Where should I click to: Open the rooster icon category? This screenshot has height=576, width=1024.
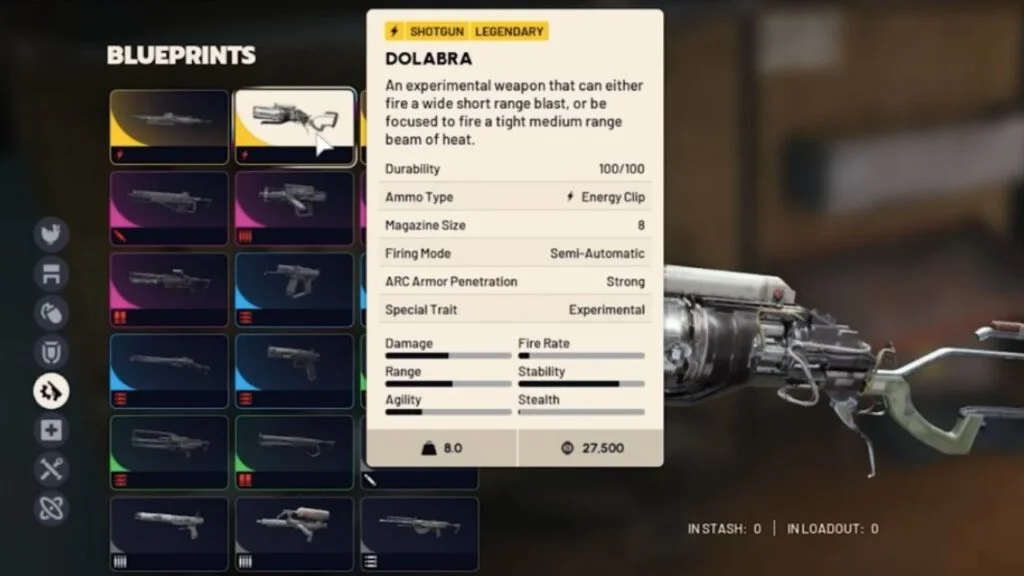pyautogui.click(x=51, y=234)
